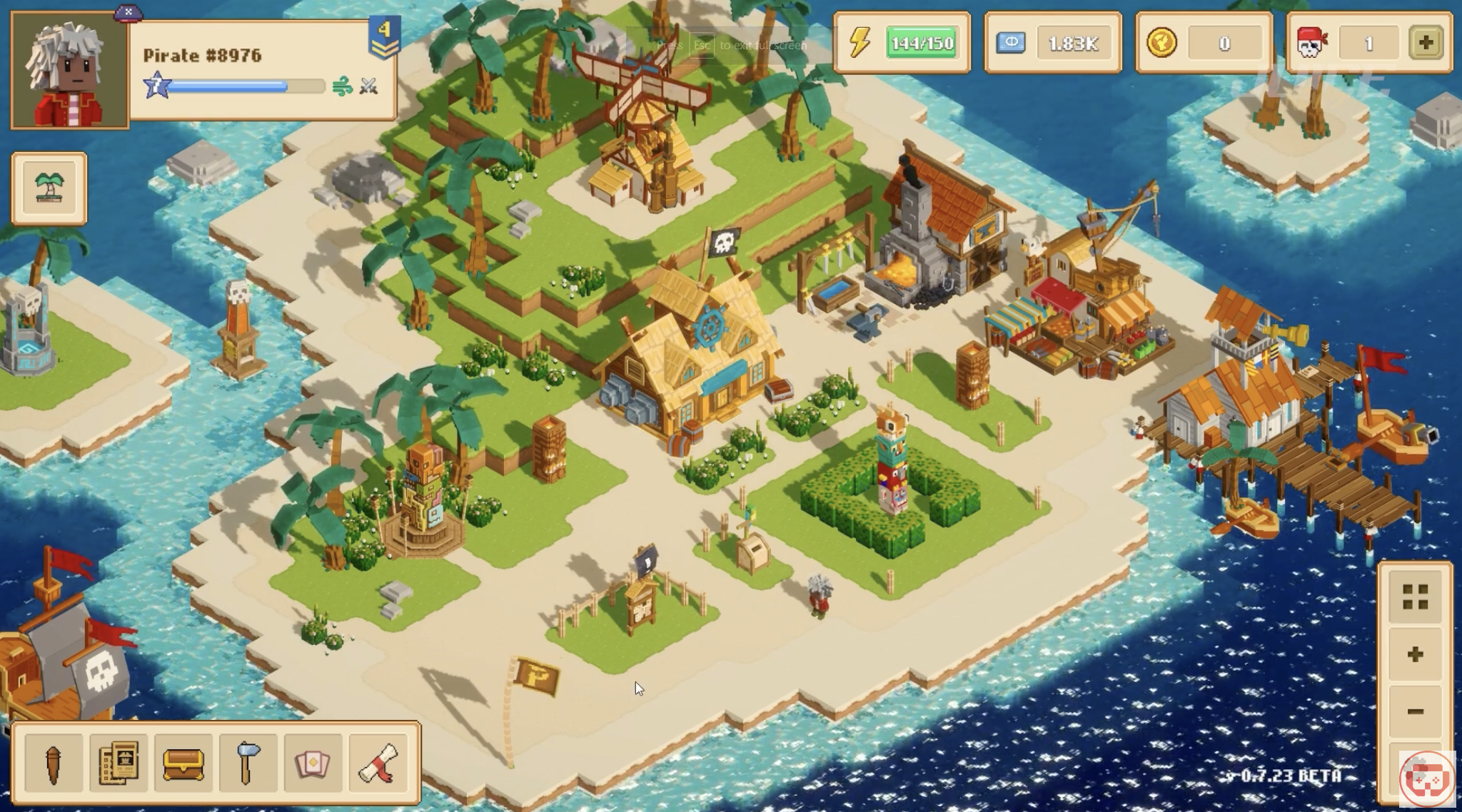Click the gold coin currency icon
The width and height of the screenshot is (1462, 812).
tap(1161, 43)
